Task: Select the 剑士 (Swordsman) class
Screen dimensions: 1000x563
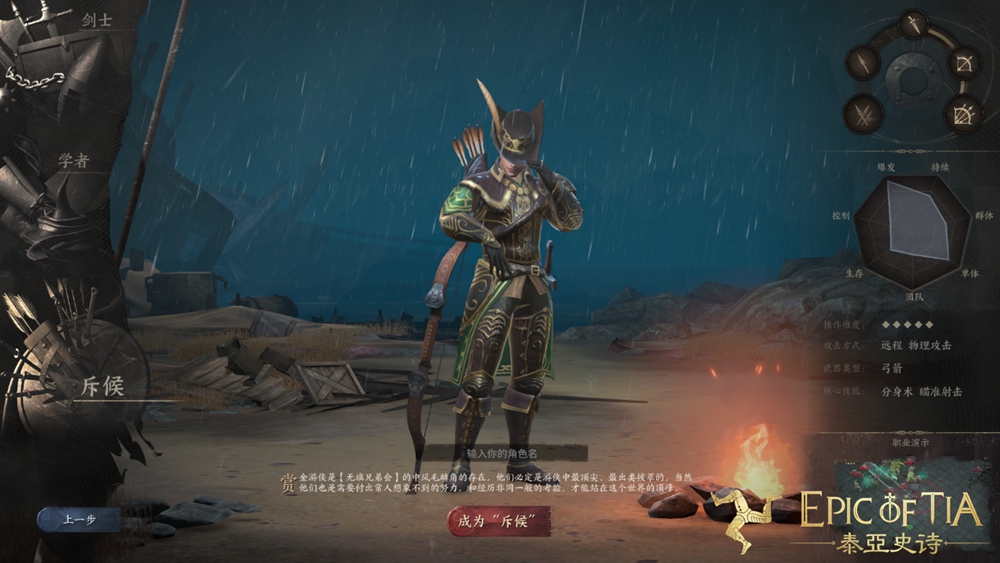Action: point(97,18)
